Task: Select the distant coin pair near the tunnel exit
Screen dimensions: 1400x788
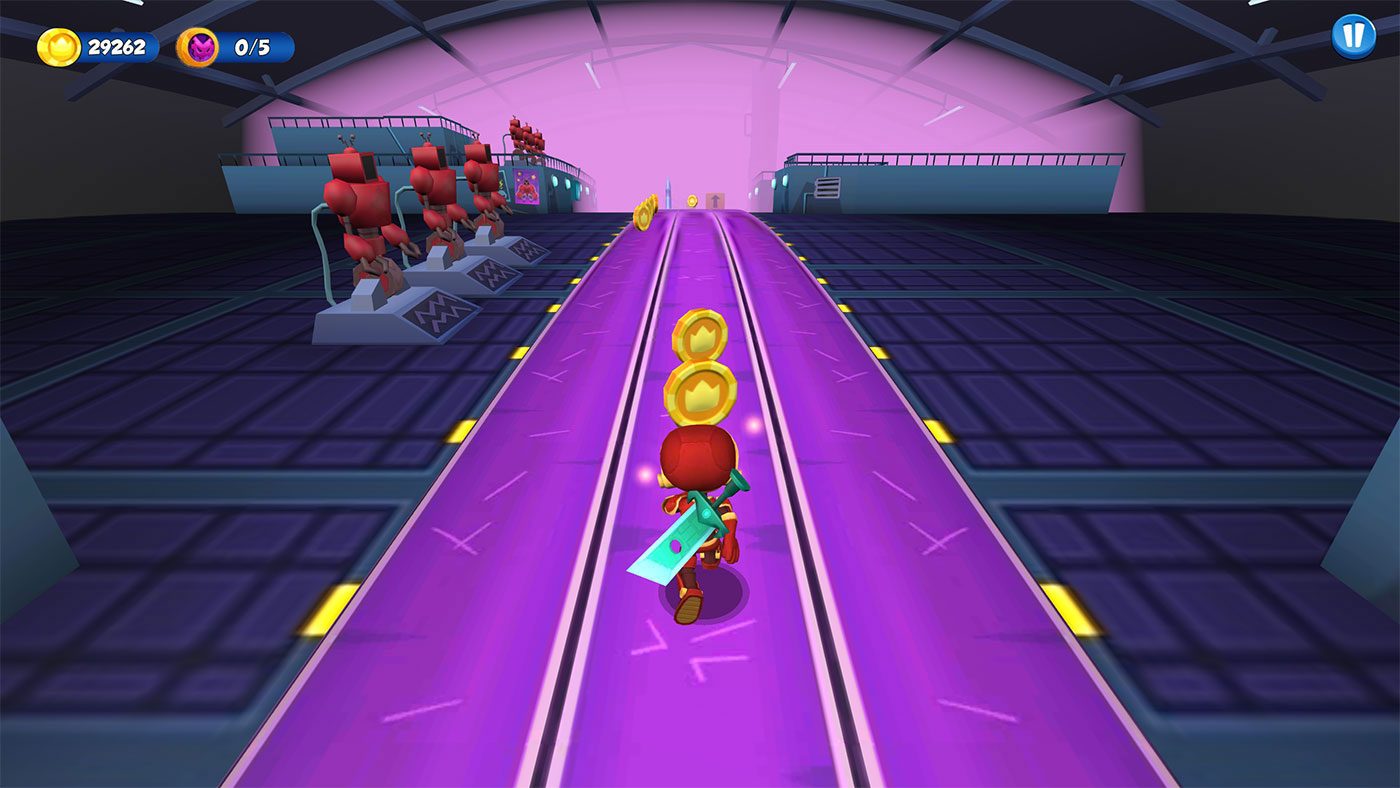Action: pos(645,213)
